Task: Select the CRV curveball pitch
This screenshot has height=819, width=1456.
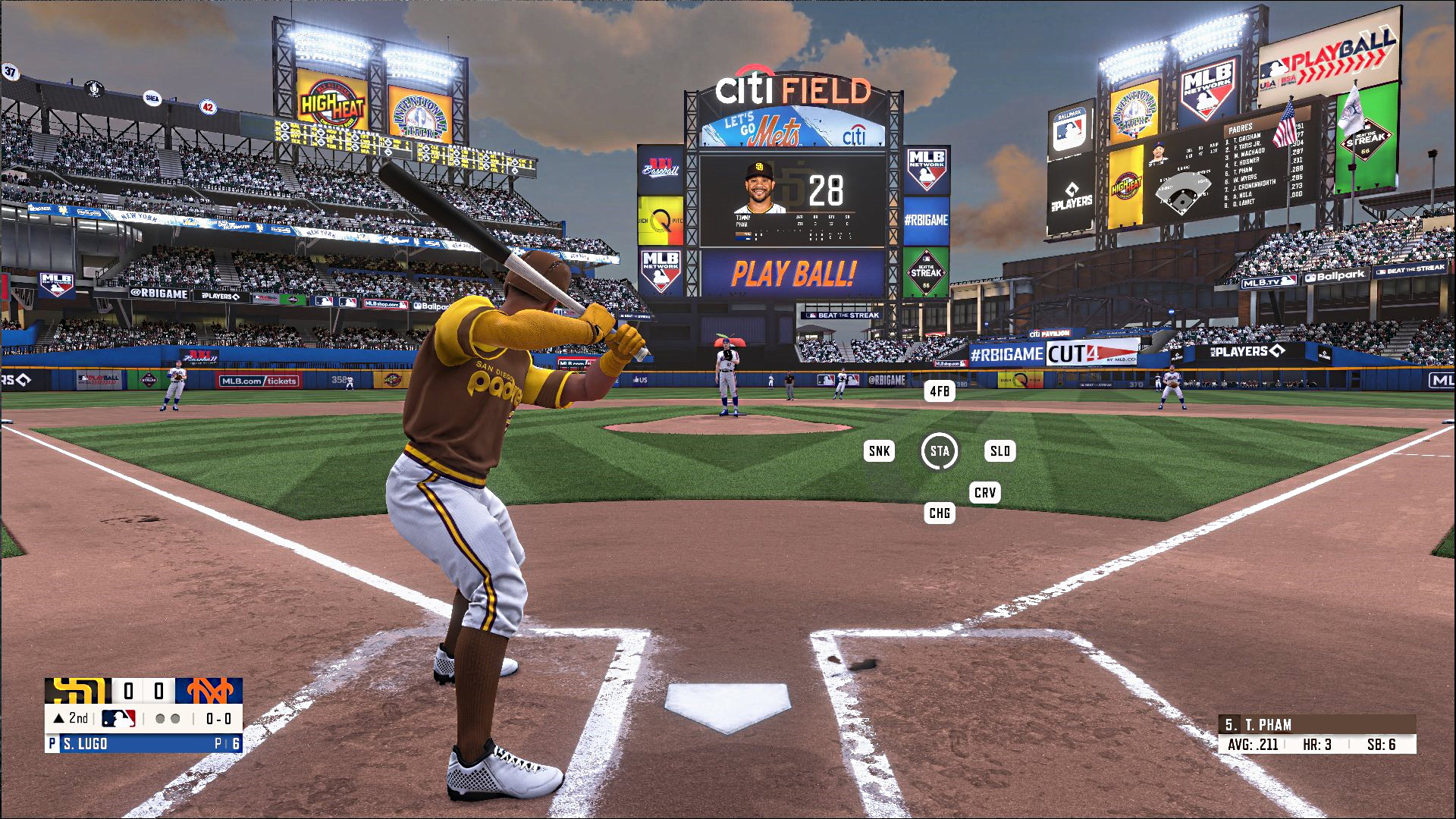Action: coord(985,492)
